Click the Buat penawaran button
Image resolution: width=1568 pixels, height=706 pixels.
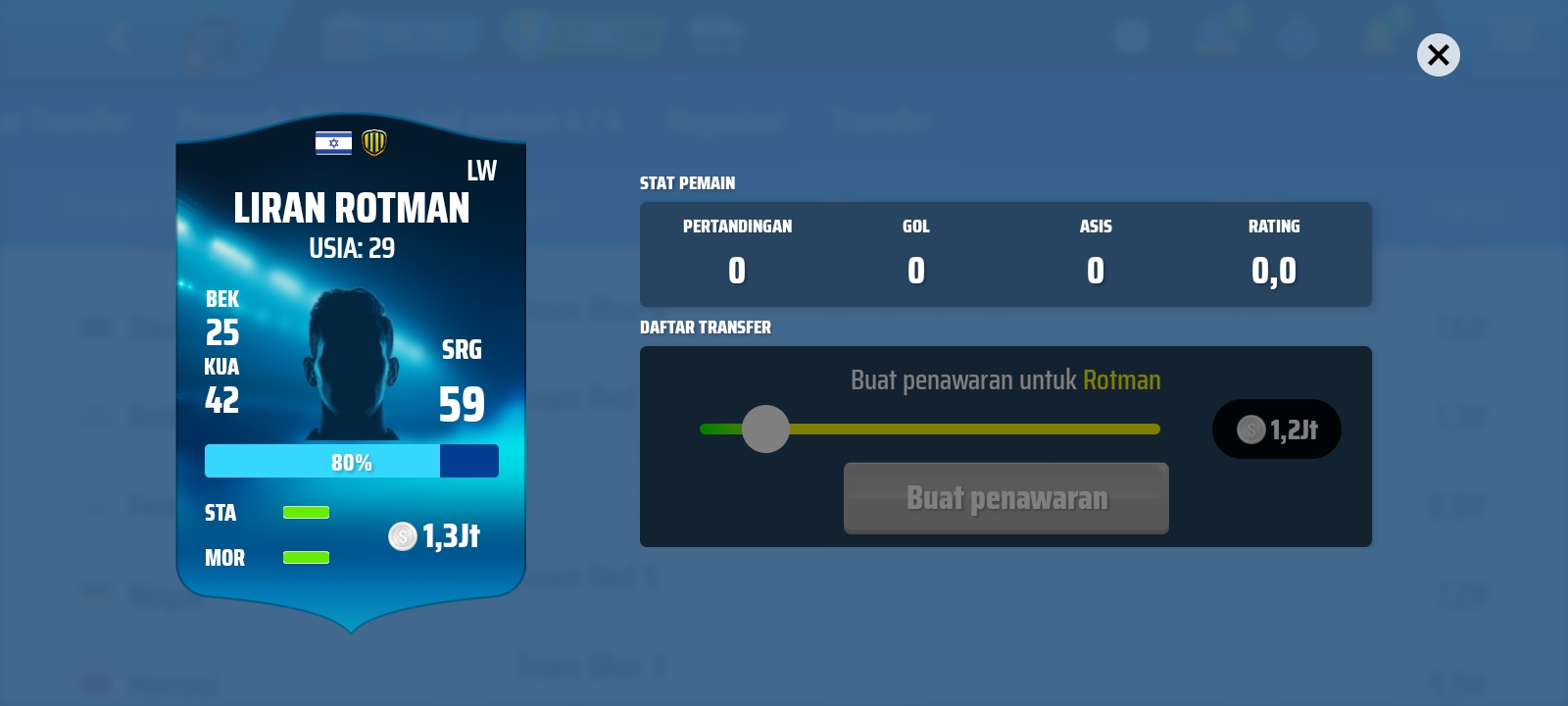tap(1005, 498)
